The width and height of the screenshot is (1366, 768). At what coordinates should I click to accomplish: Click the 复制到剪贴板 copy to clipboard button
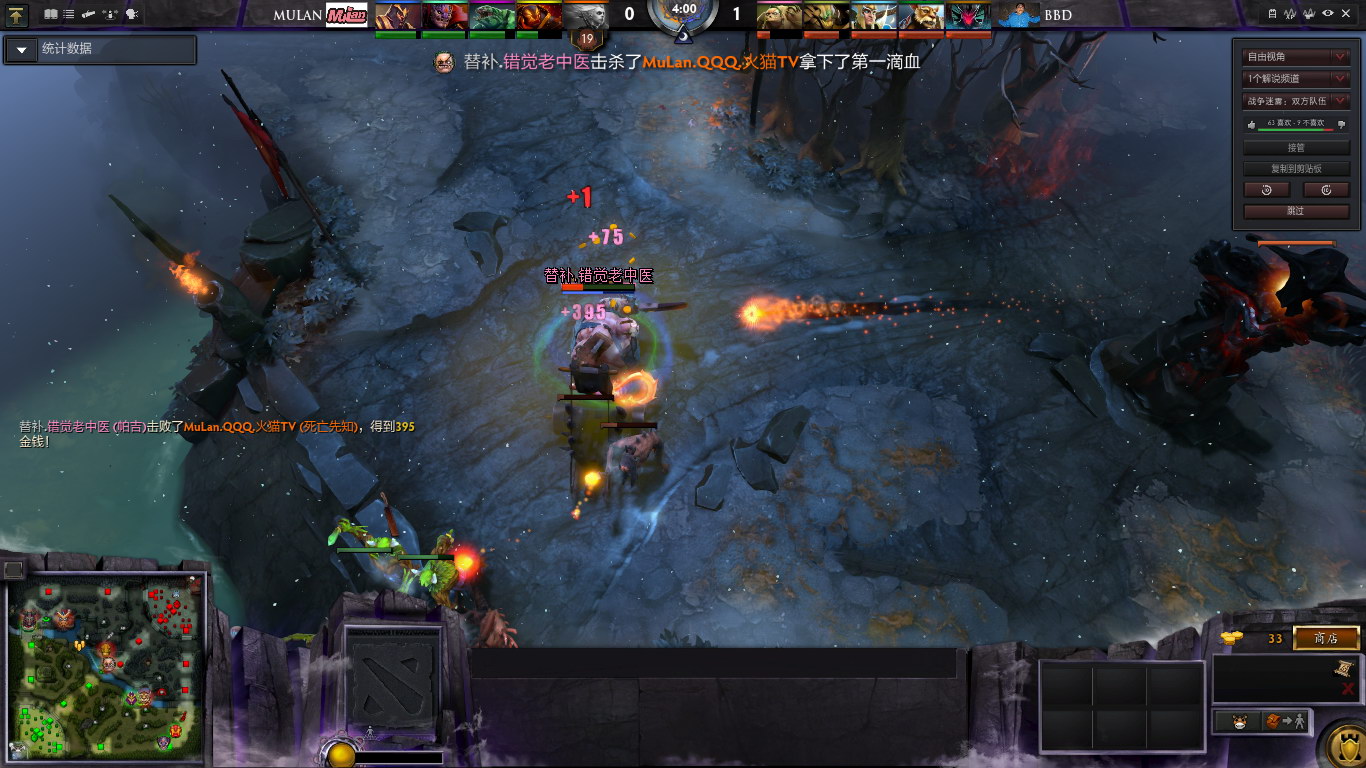pyautogui.click(x=1296, y=169)
